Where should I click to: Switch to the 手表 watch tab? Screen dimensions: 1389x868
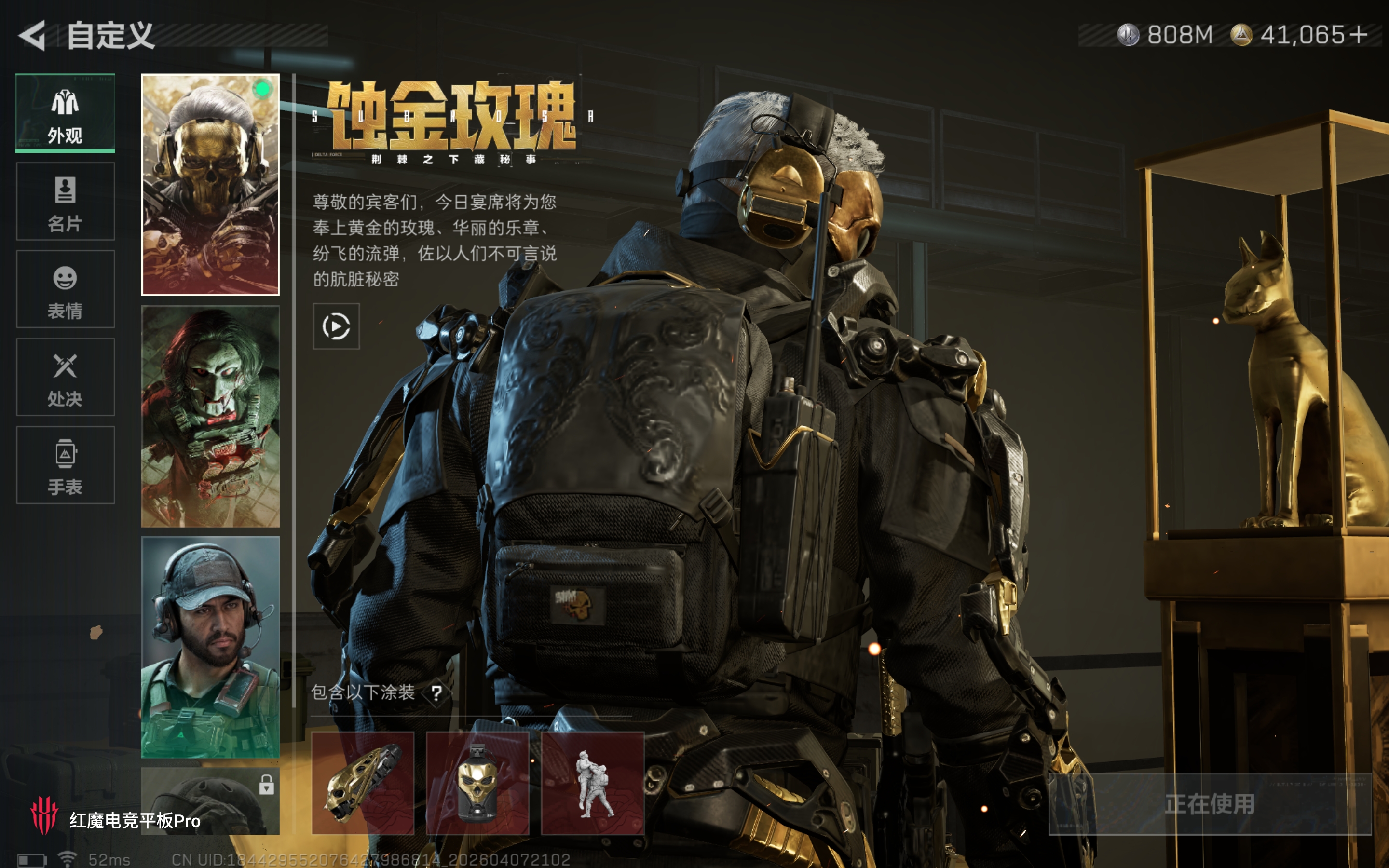coord(65,464)
